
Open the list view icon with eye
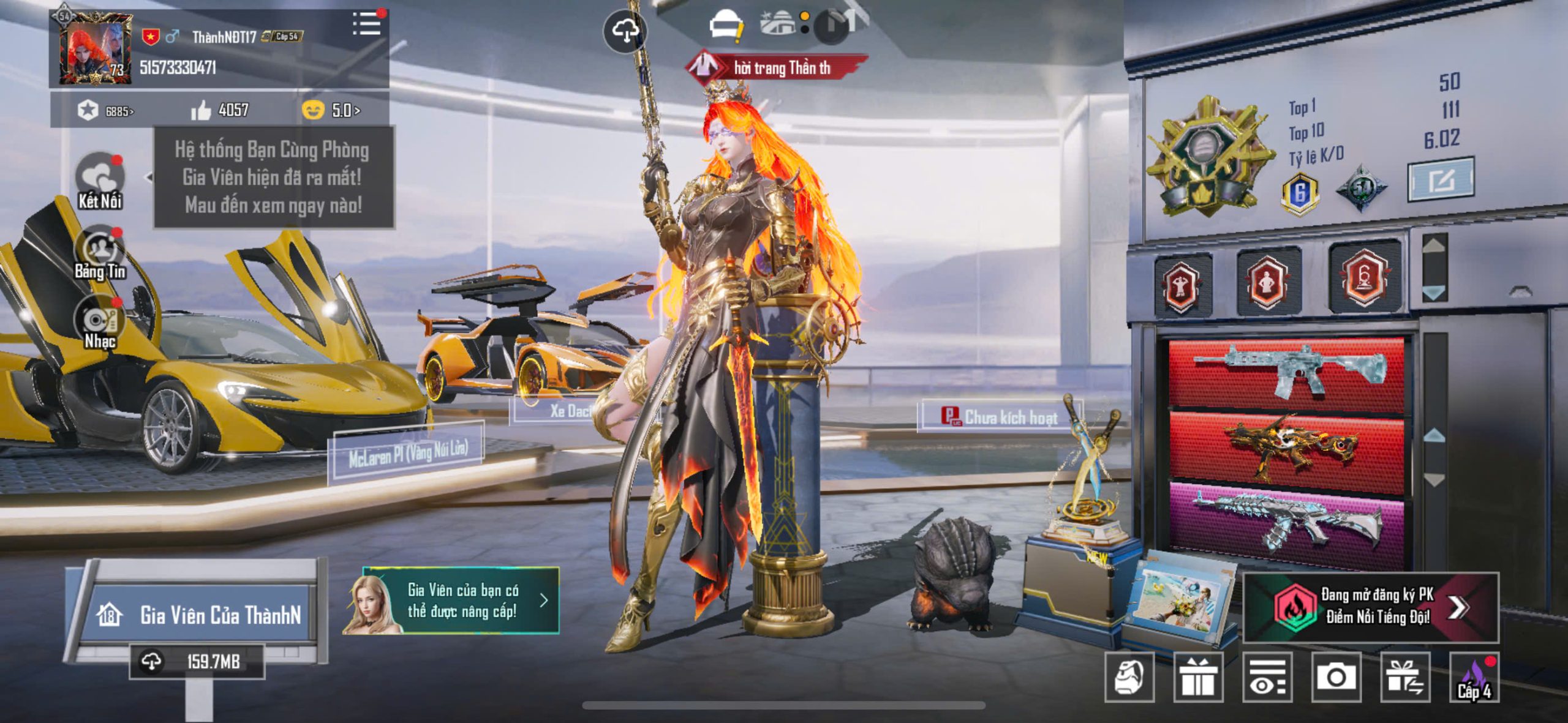(1267, 677)
